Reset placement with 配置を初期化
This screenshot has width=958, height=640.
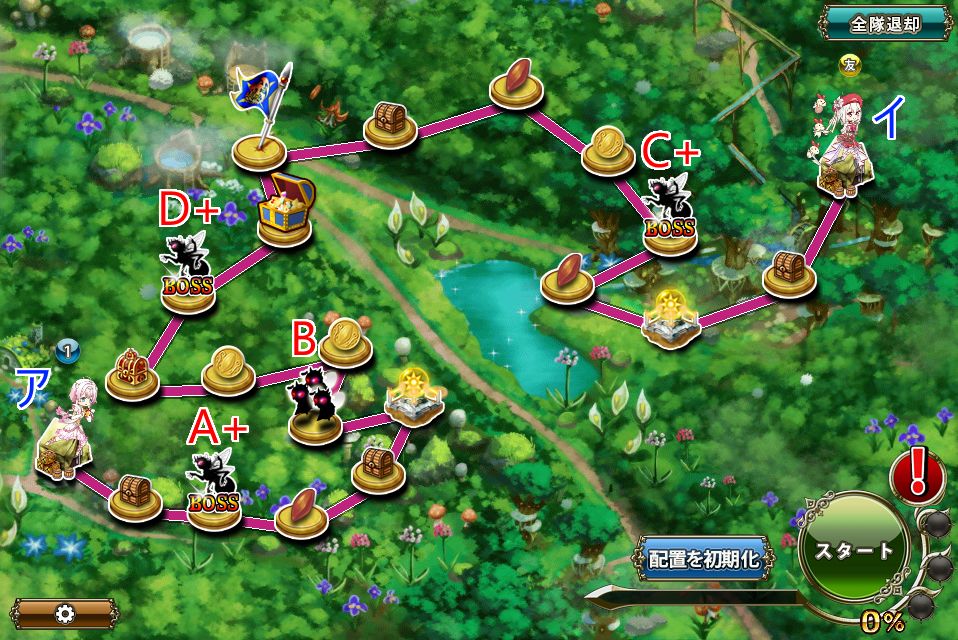(x=705, y=559)
